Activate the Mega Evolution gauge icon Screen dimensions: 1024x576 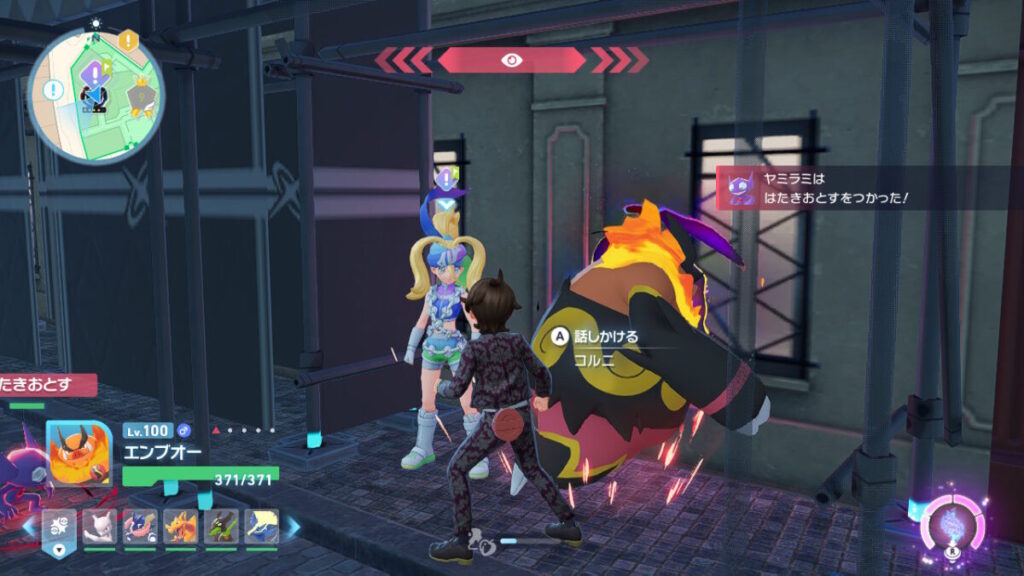[952, 525]
